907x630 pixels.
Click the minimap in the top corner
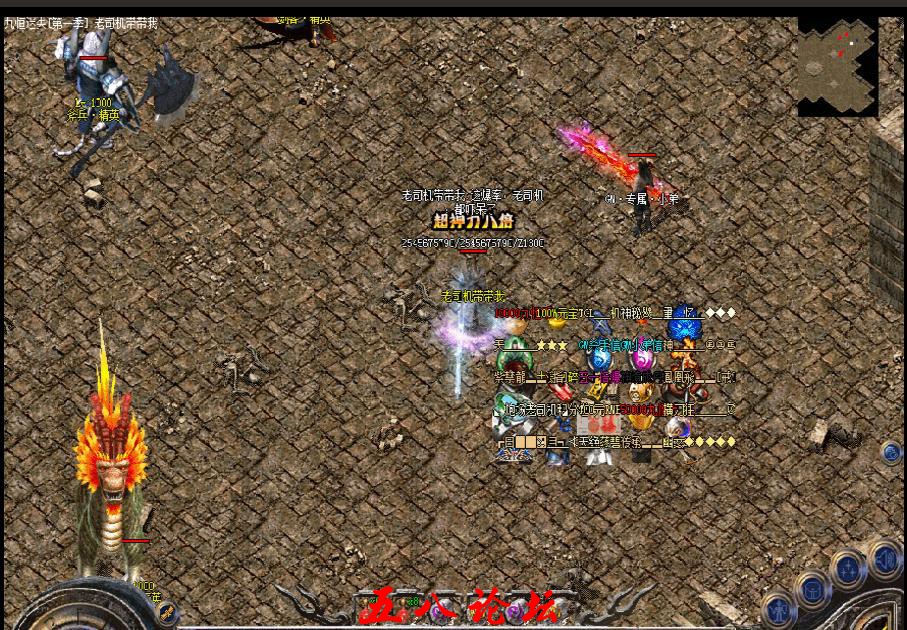click(837, 60)
